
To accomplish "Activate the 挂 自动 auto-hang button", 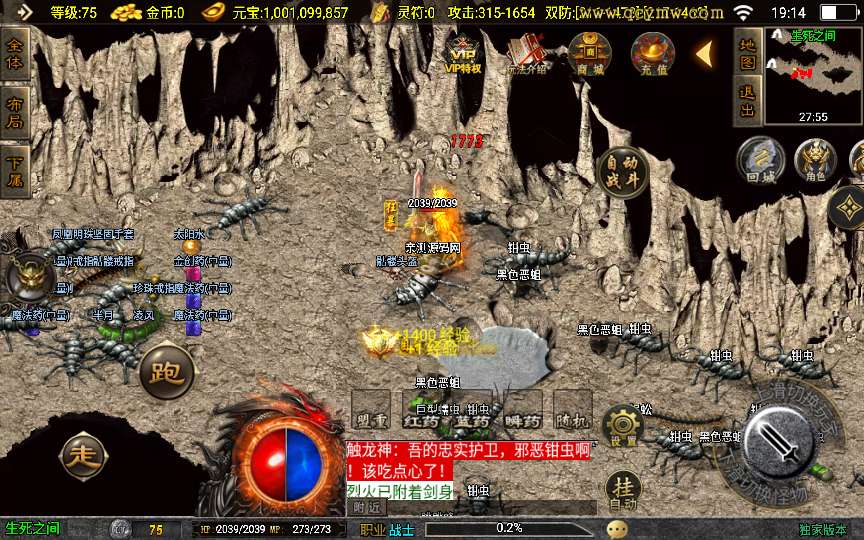I will pyautogui.click(x=623, y=491).
